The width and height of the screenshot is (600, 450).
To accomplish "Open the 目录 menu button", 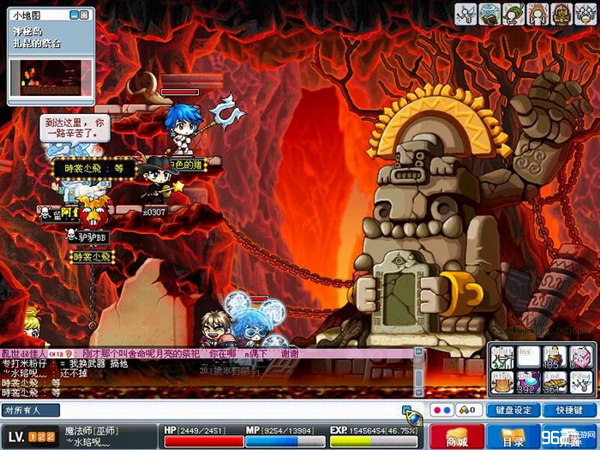I will (513, 437).
